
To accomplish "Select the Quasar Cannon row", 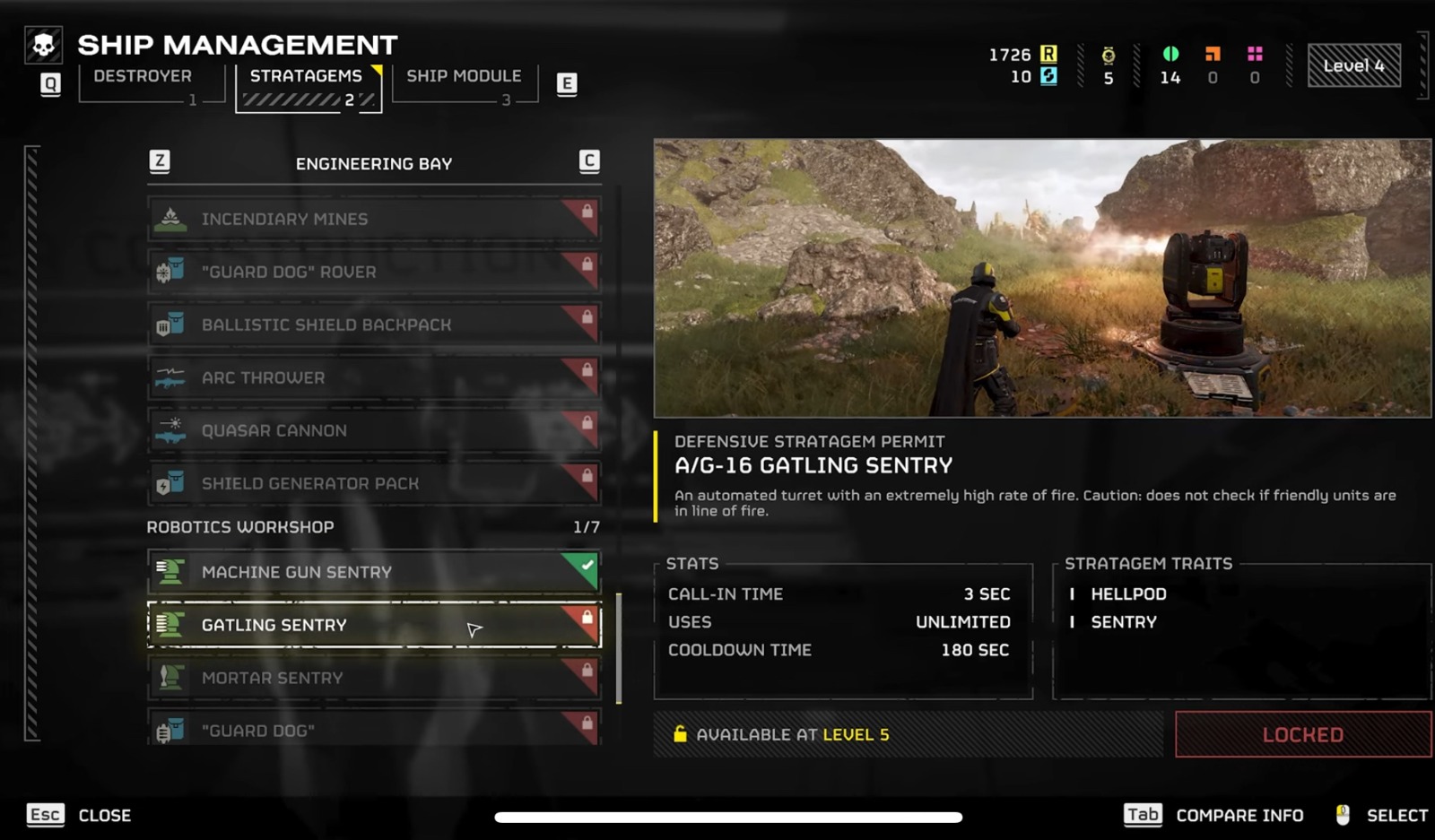I will [x=374, y=430].
